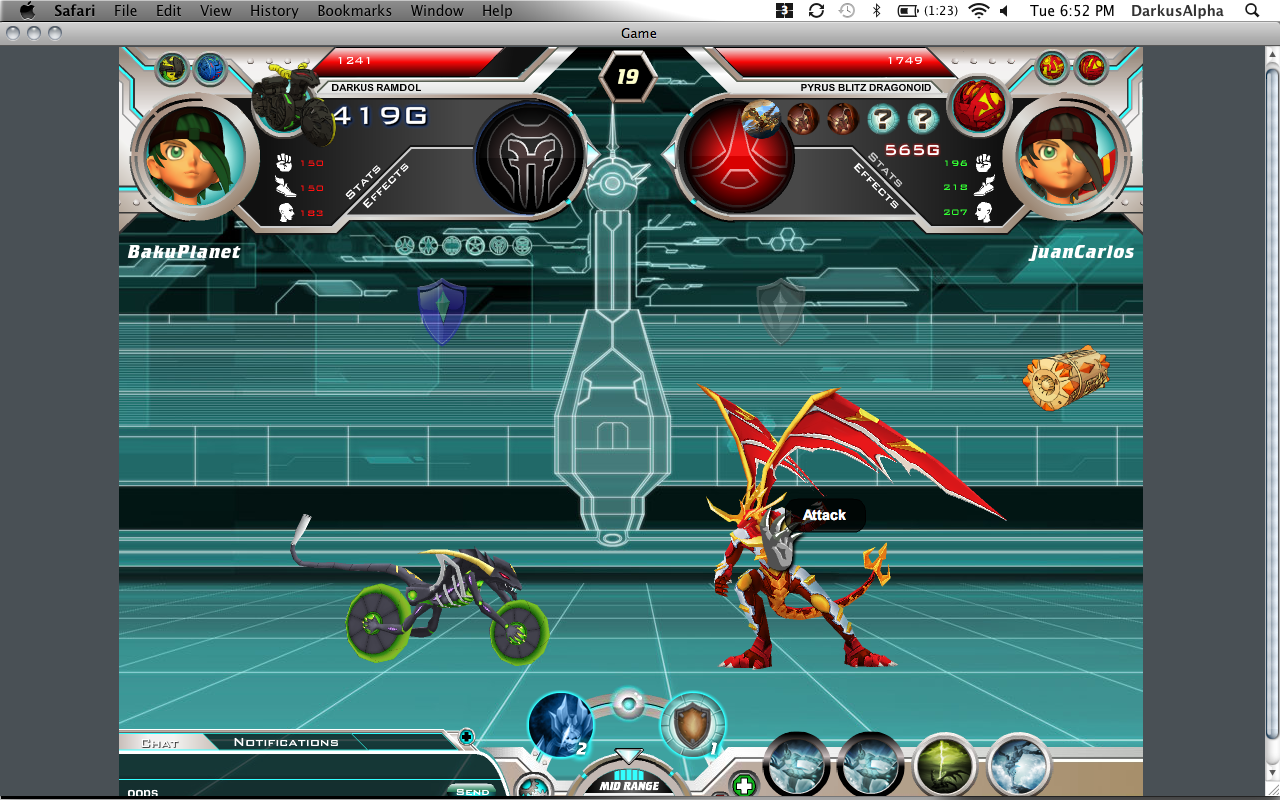Image resolution: width=1280 pixels, height=800 pixels.
Task: Expand the chat panel with plus icon
Action: (466, 738)
